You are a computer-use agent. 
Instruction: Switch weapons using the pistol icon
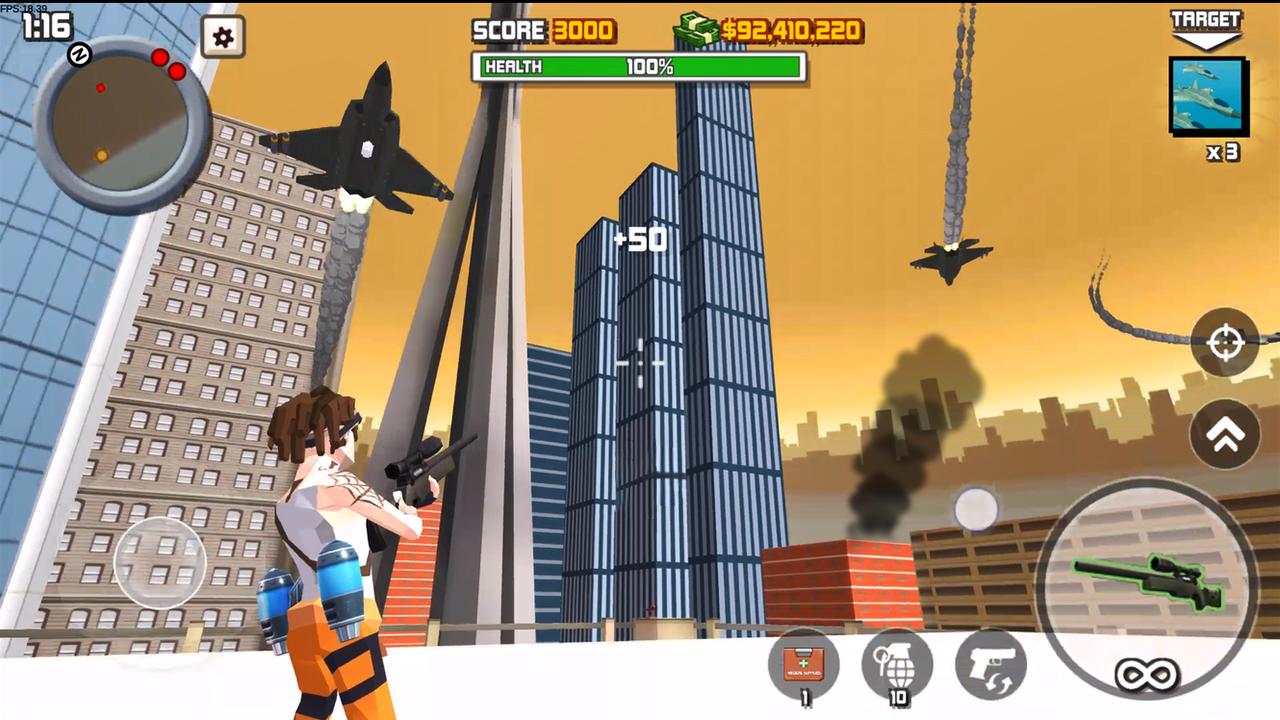988,663
